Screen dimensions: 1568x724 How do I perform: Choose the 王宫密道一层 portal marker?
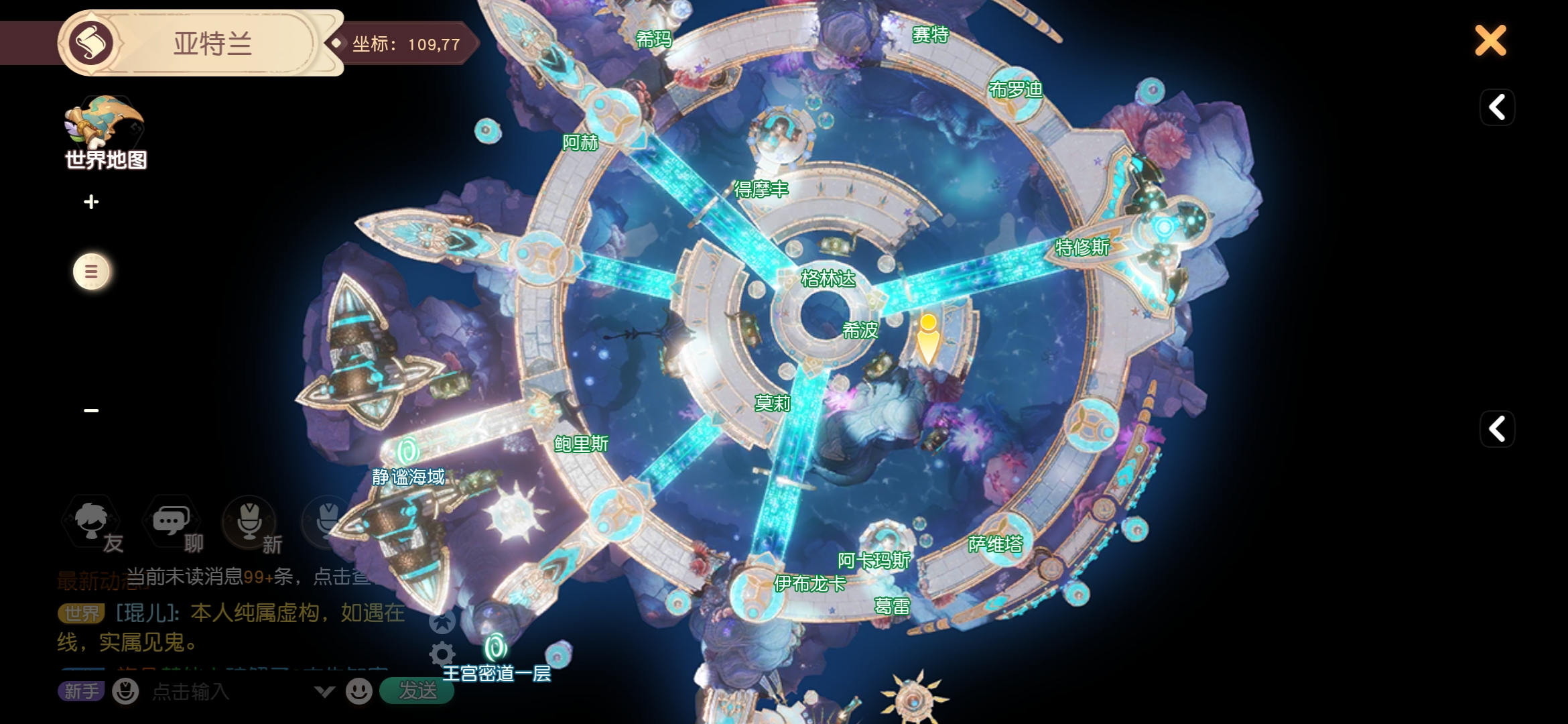click(x=496, y=648)
